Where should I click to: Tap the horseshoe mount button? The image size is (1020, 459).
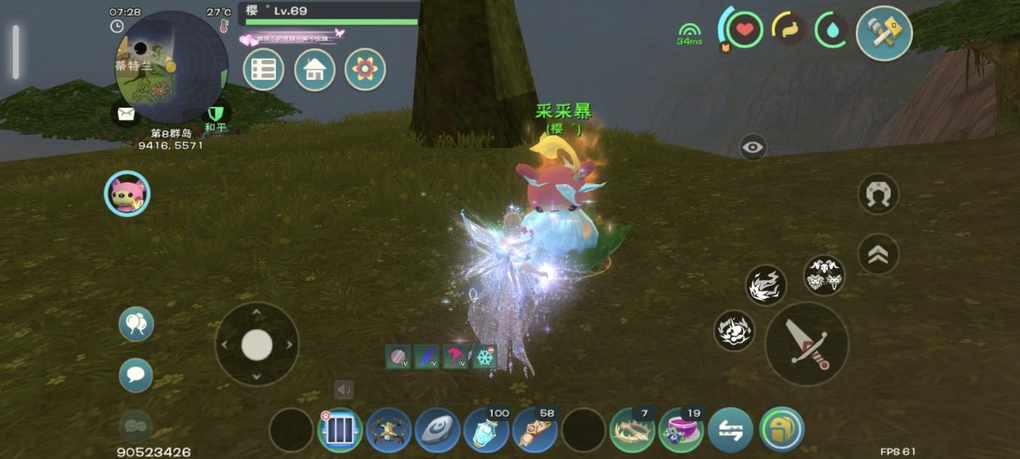point(878,194)
